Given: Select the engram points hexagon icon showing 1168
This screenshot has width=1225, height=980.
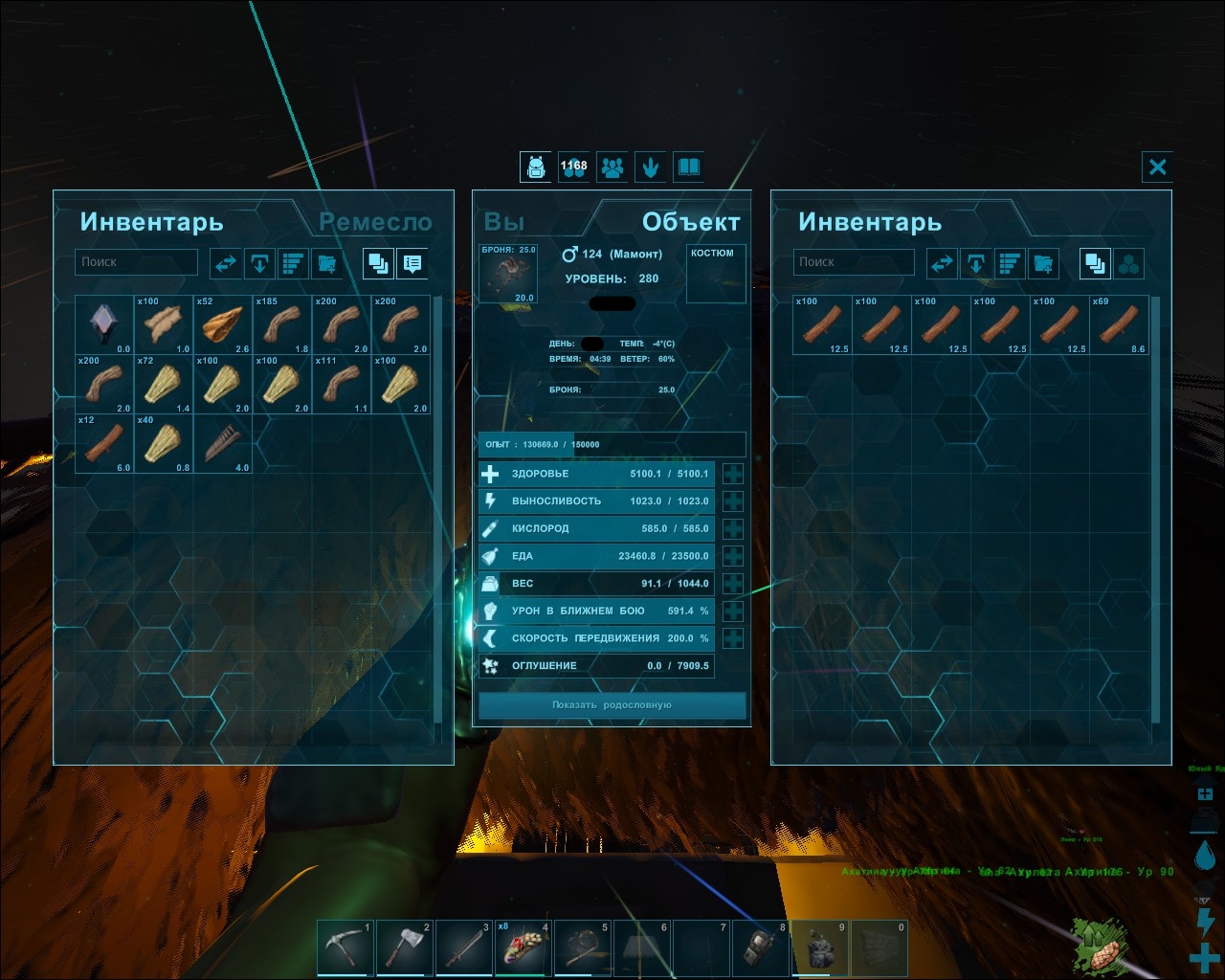Looking at the screenshot, I should click(574, 167).
